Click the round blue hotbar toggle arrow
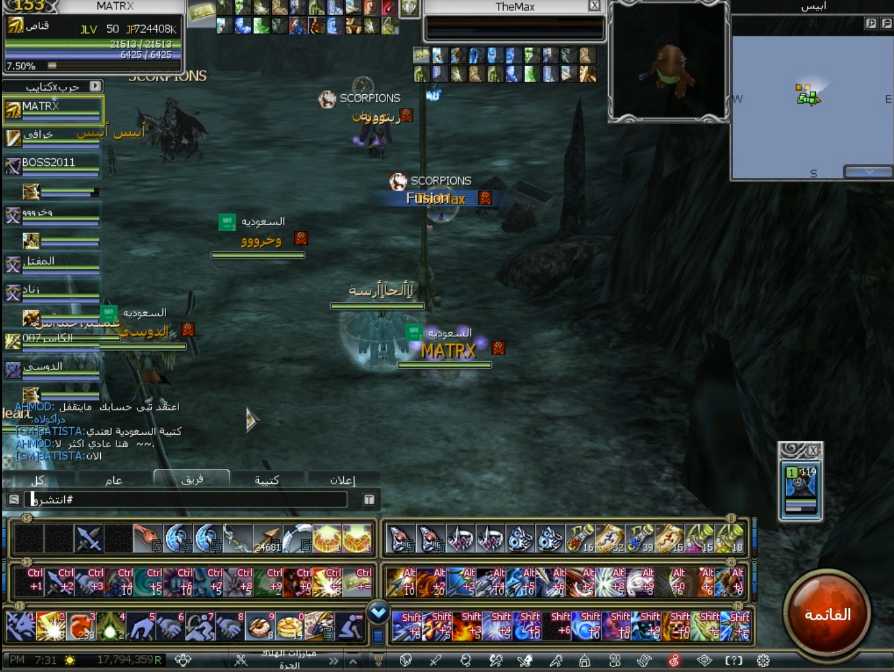This screenshot has width=894, height=672. [378, 610]
